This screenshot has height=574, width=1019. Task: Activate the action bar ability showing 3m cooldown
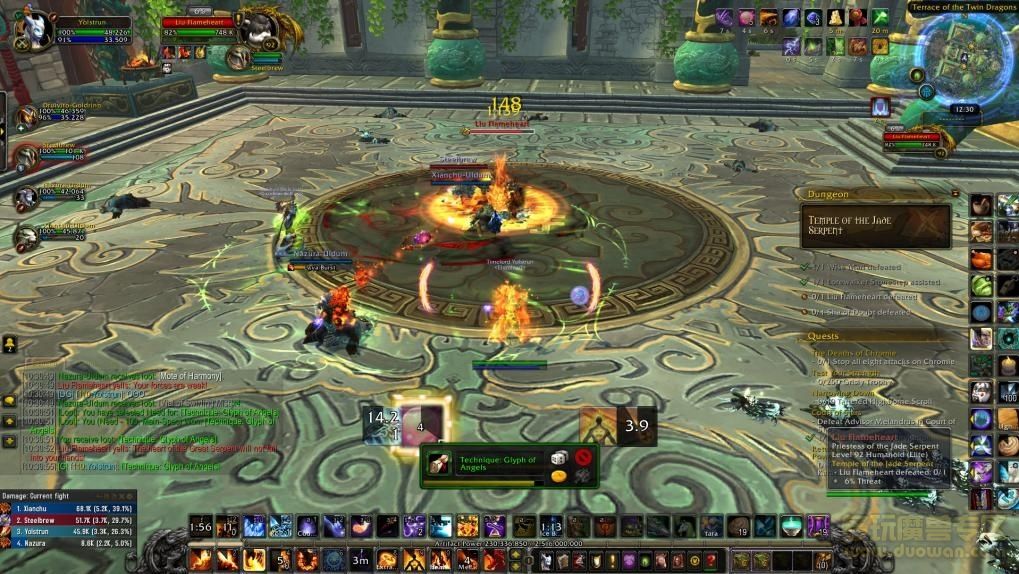pyautogui.click(x=360, y=560)
